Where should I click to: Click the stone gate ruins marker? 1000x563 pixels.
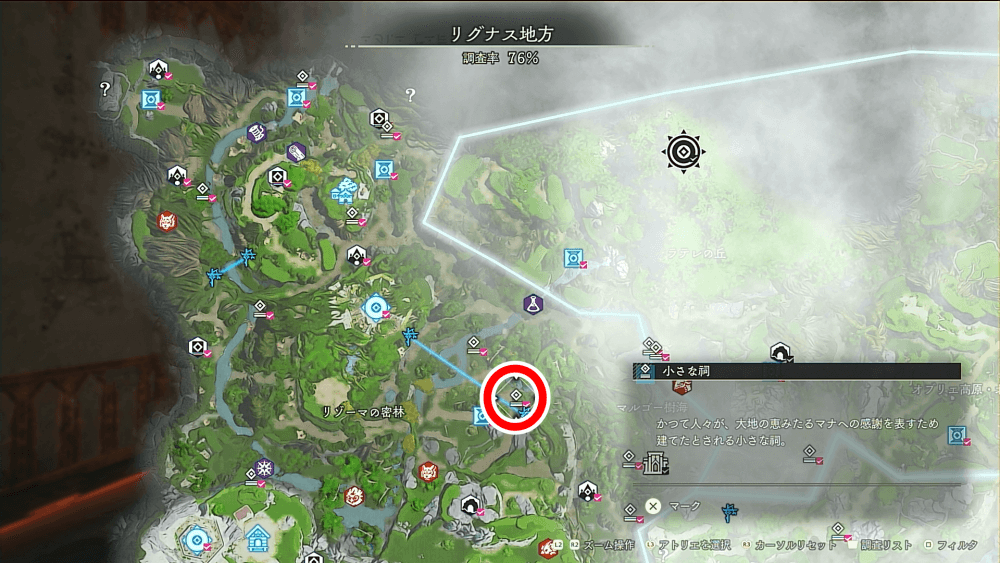click(x=656, y=463)
